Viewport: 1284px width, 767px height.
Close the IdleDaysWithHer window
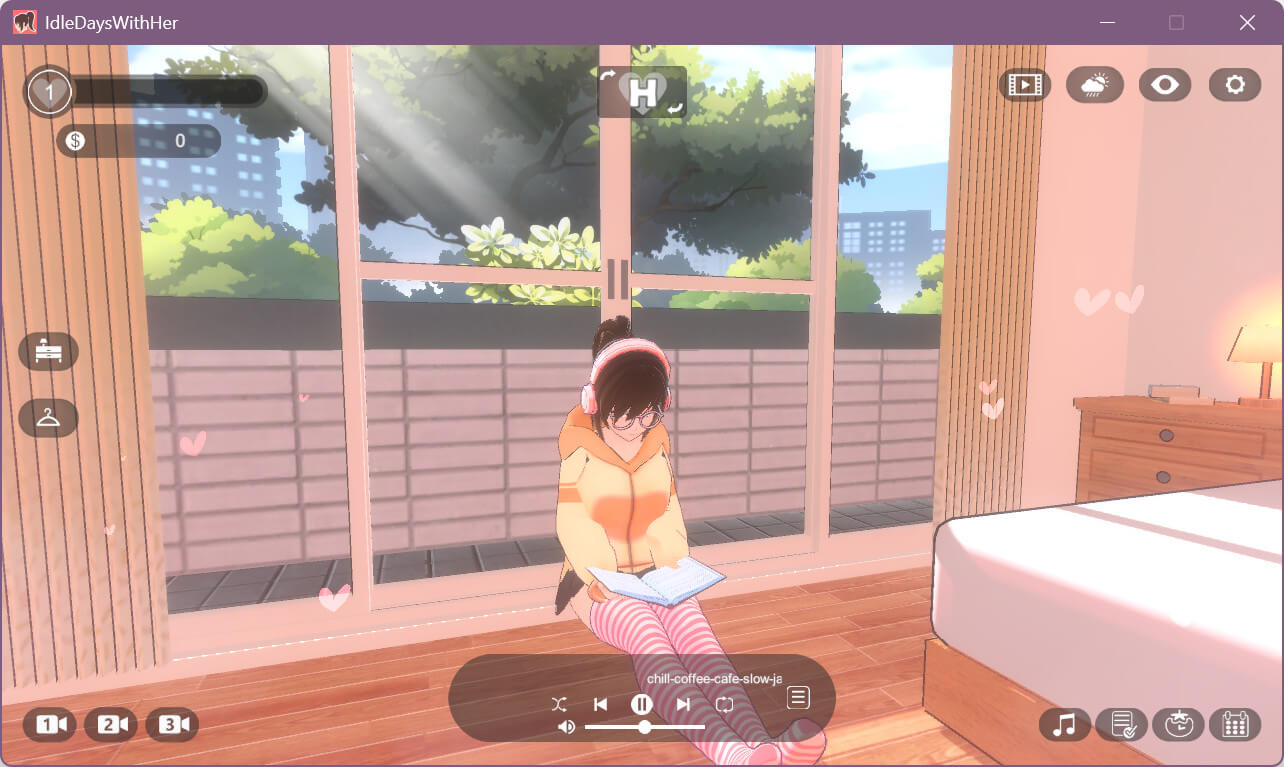click(1247, 22)
